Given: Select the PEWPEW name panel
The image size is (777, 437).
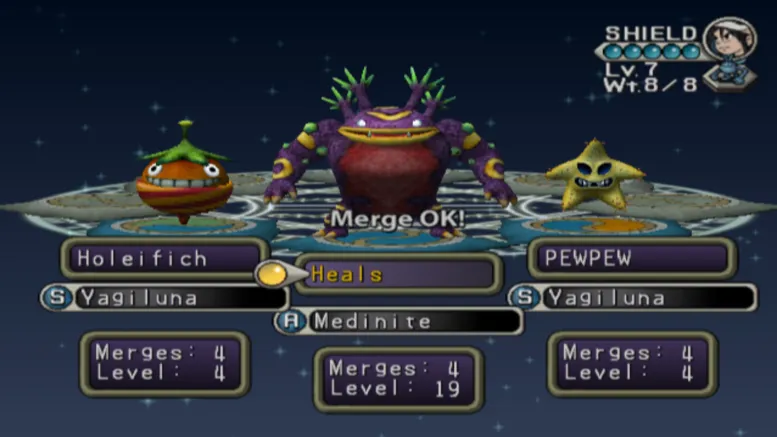Looking at the screenshot, I should click(x=632, y=258).
